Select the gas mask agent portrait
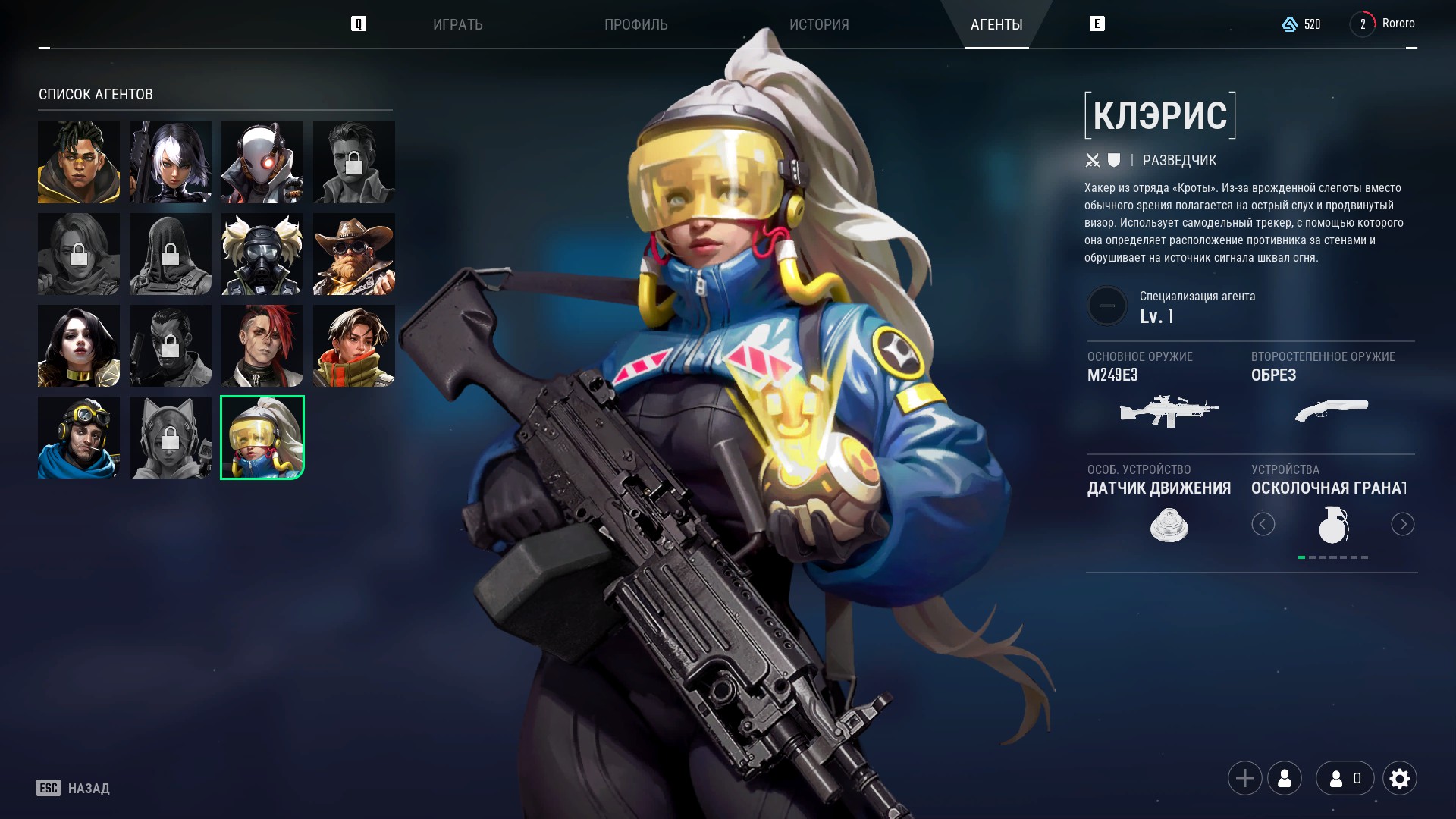 pyautogui.click(x=262, y=254)
